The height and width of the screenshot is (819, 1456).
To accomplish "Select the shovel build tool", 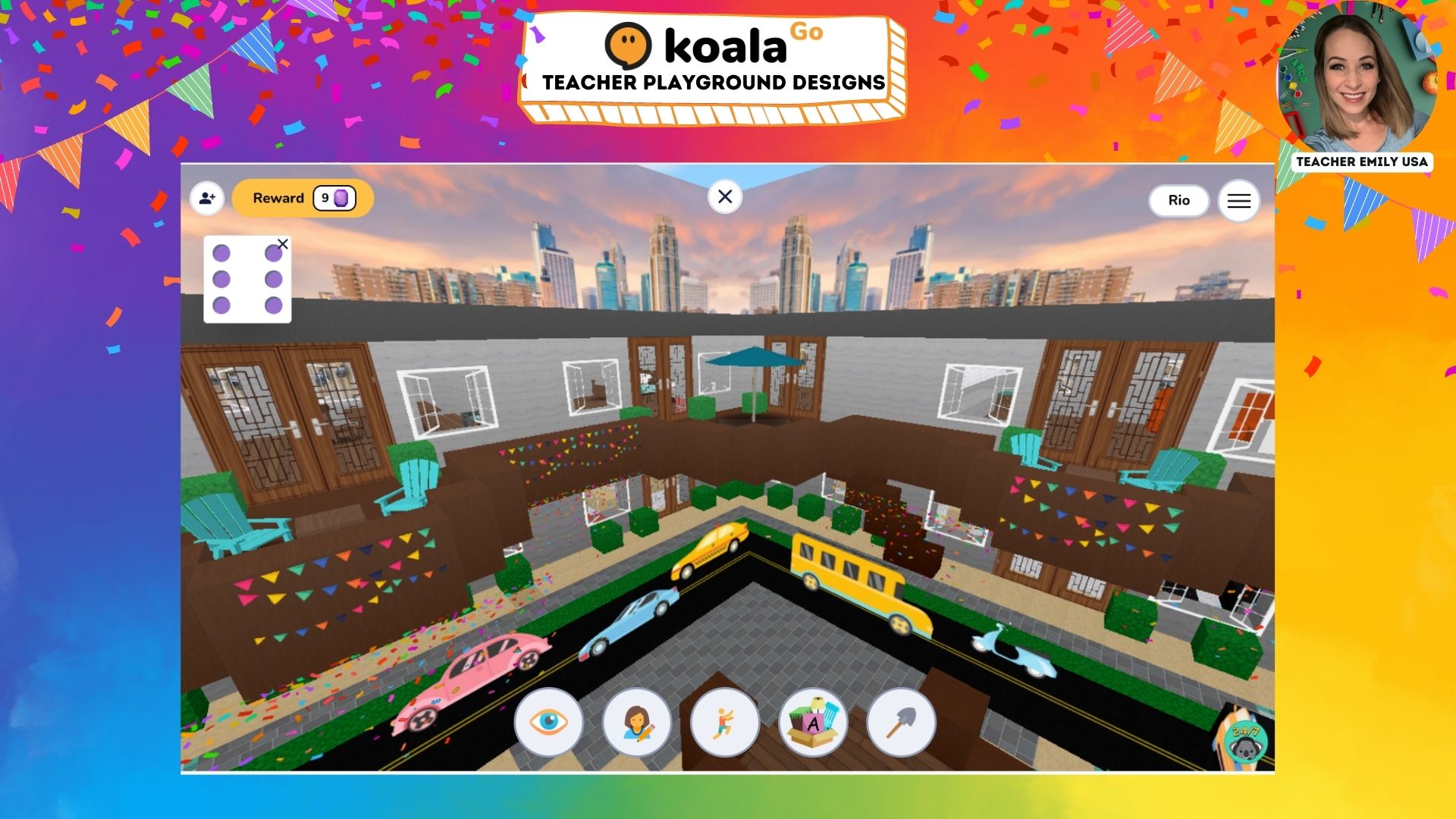I will tap(899, 723).
